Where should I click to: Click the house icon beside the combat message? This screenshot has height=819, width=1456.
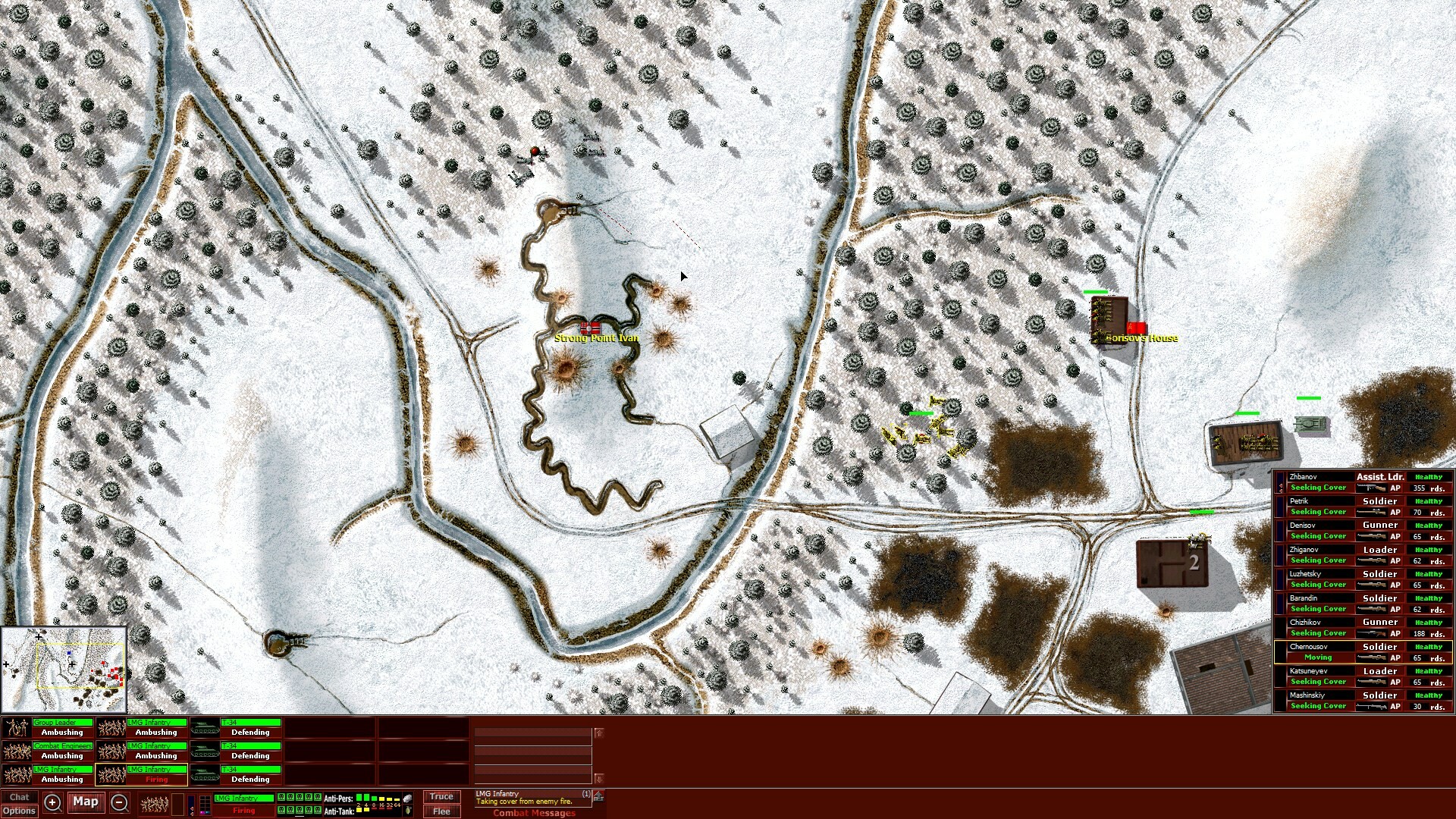(x=598, y=798)
